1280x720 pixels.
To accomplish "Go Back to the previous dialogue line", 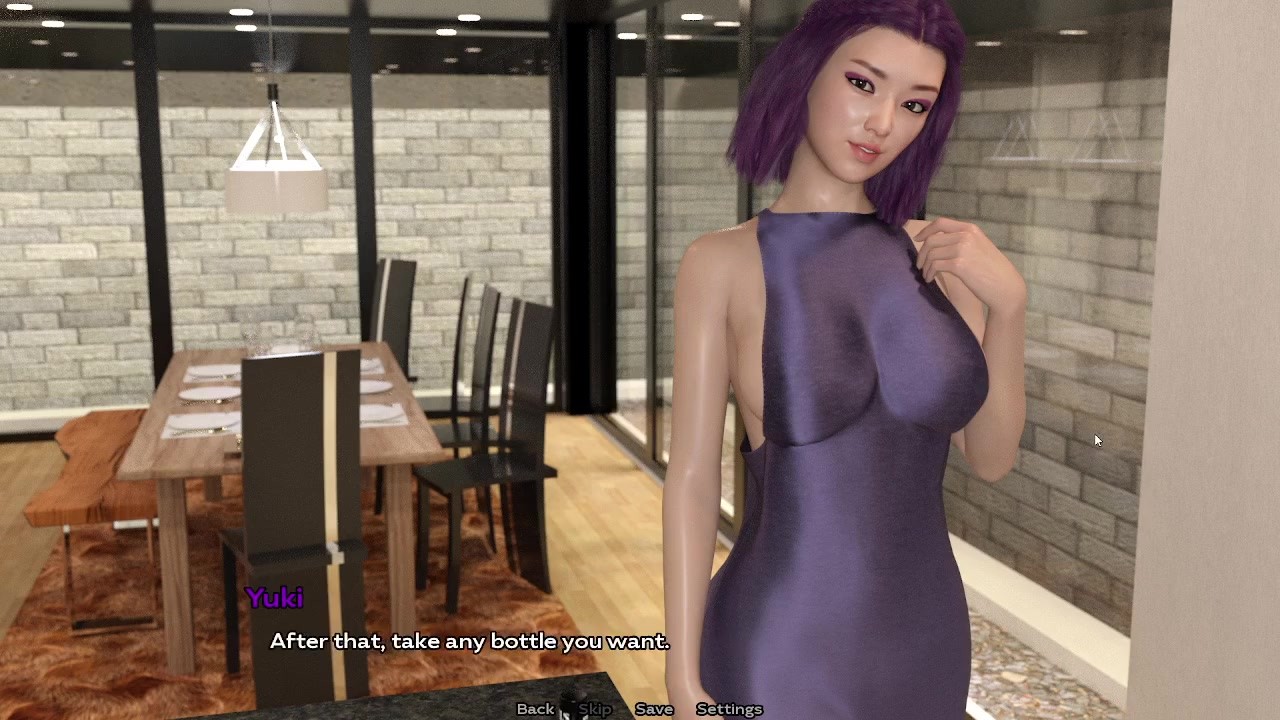I will pyautogui.click(x=535, y=709).
